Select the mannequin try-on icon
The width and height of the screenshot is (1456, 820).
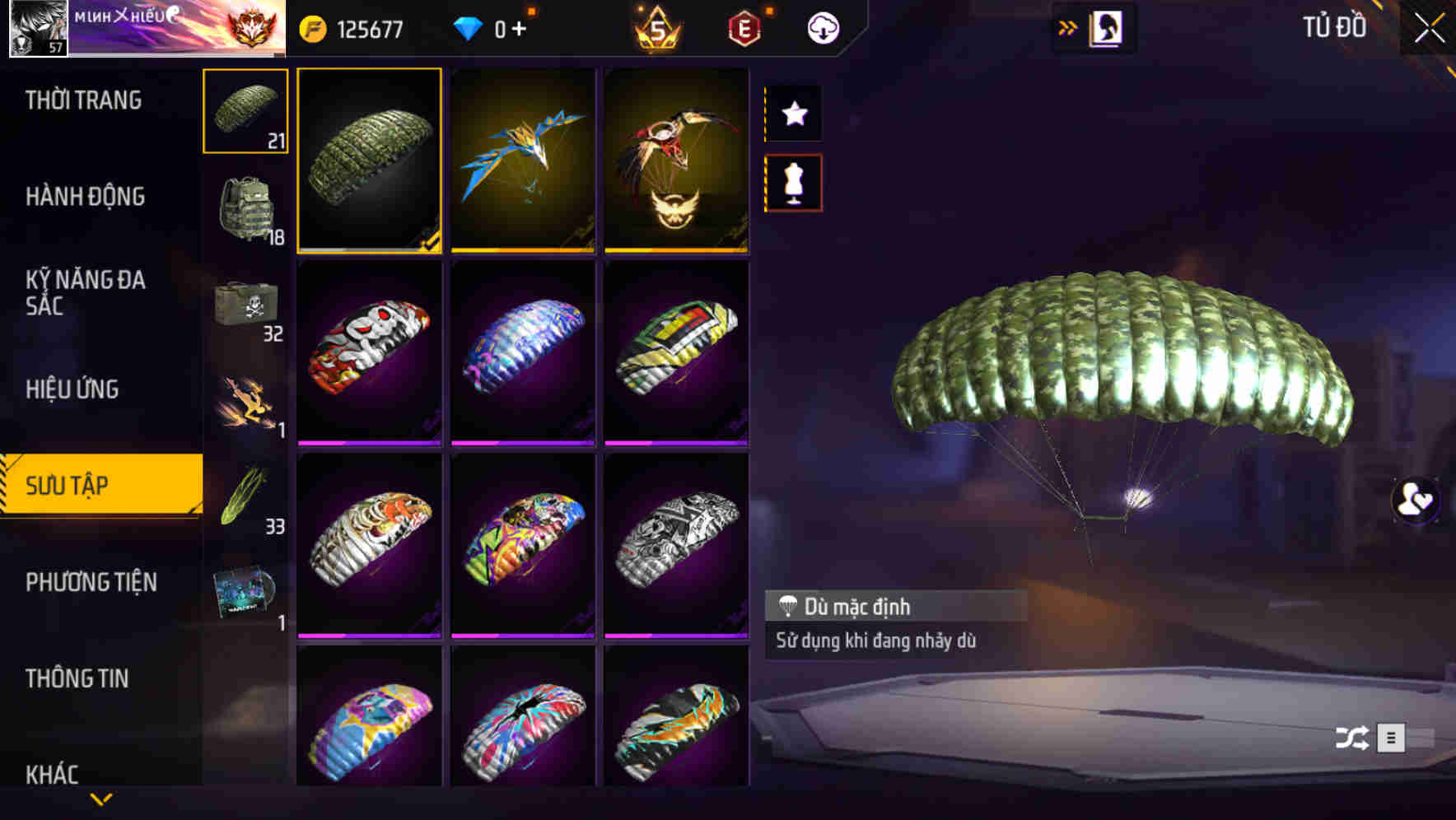pyautogui.click(x=793, y=184)
